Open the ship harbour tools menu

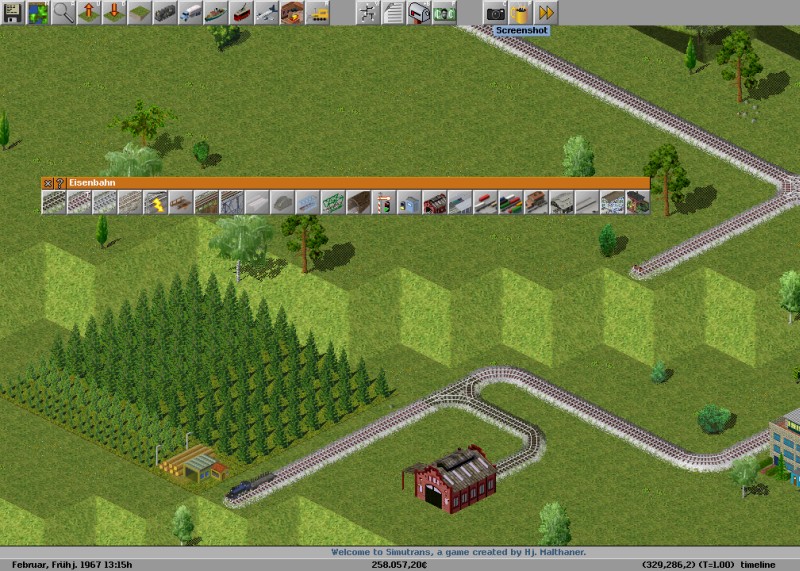pos(217,12)
